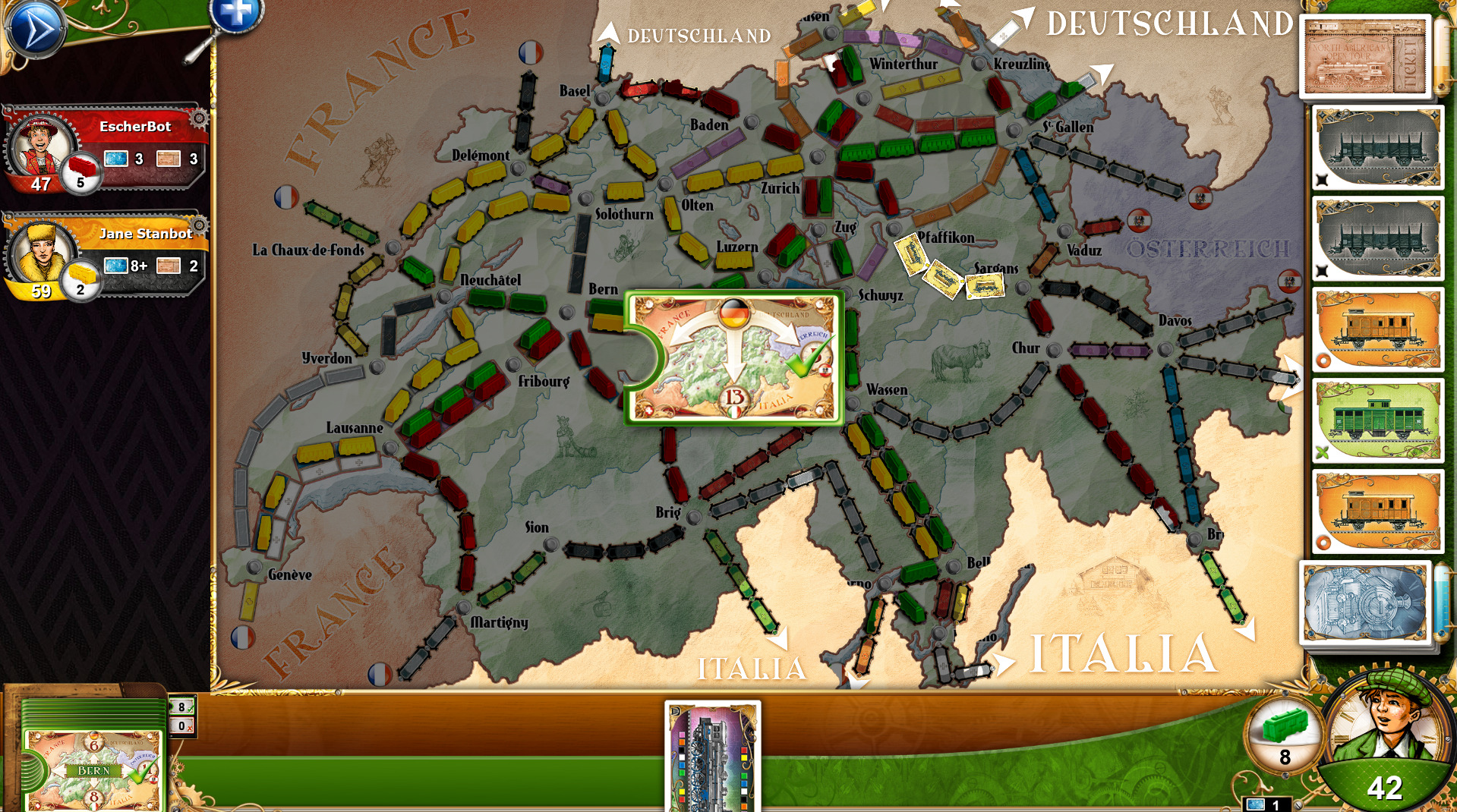Select the magnifying glass zoom tool
1457x812 pixels.
234,17
